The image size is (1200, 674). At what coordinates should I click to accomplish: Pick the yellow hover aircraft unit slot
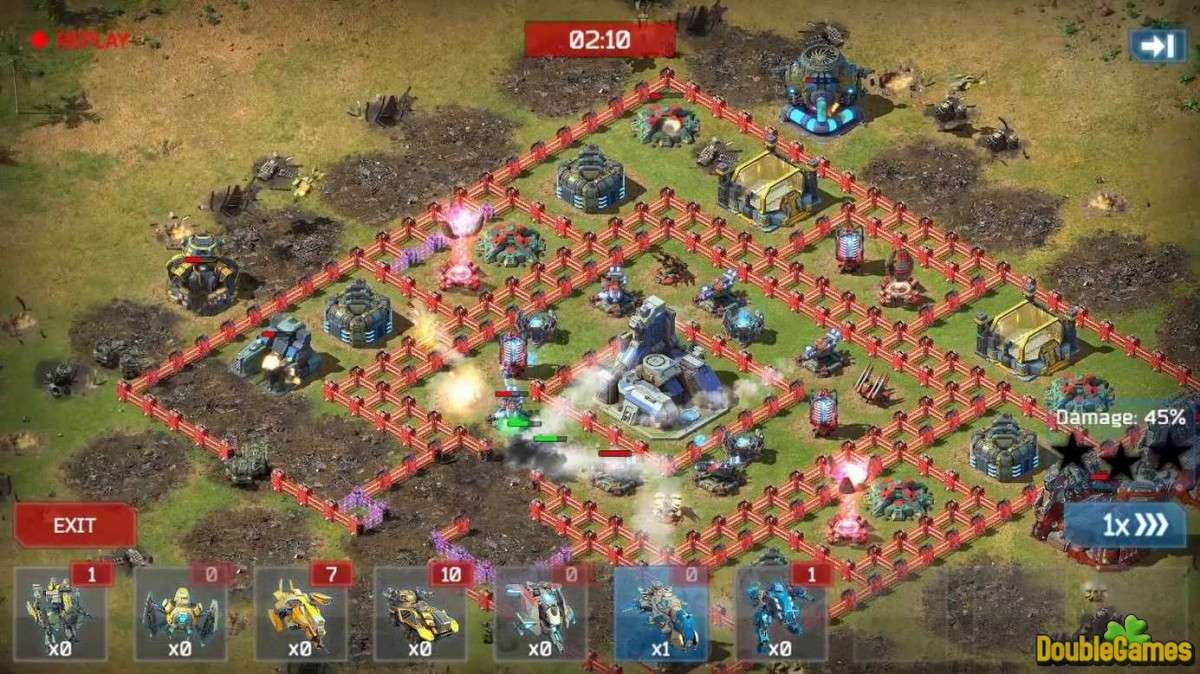301,613
